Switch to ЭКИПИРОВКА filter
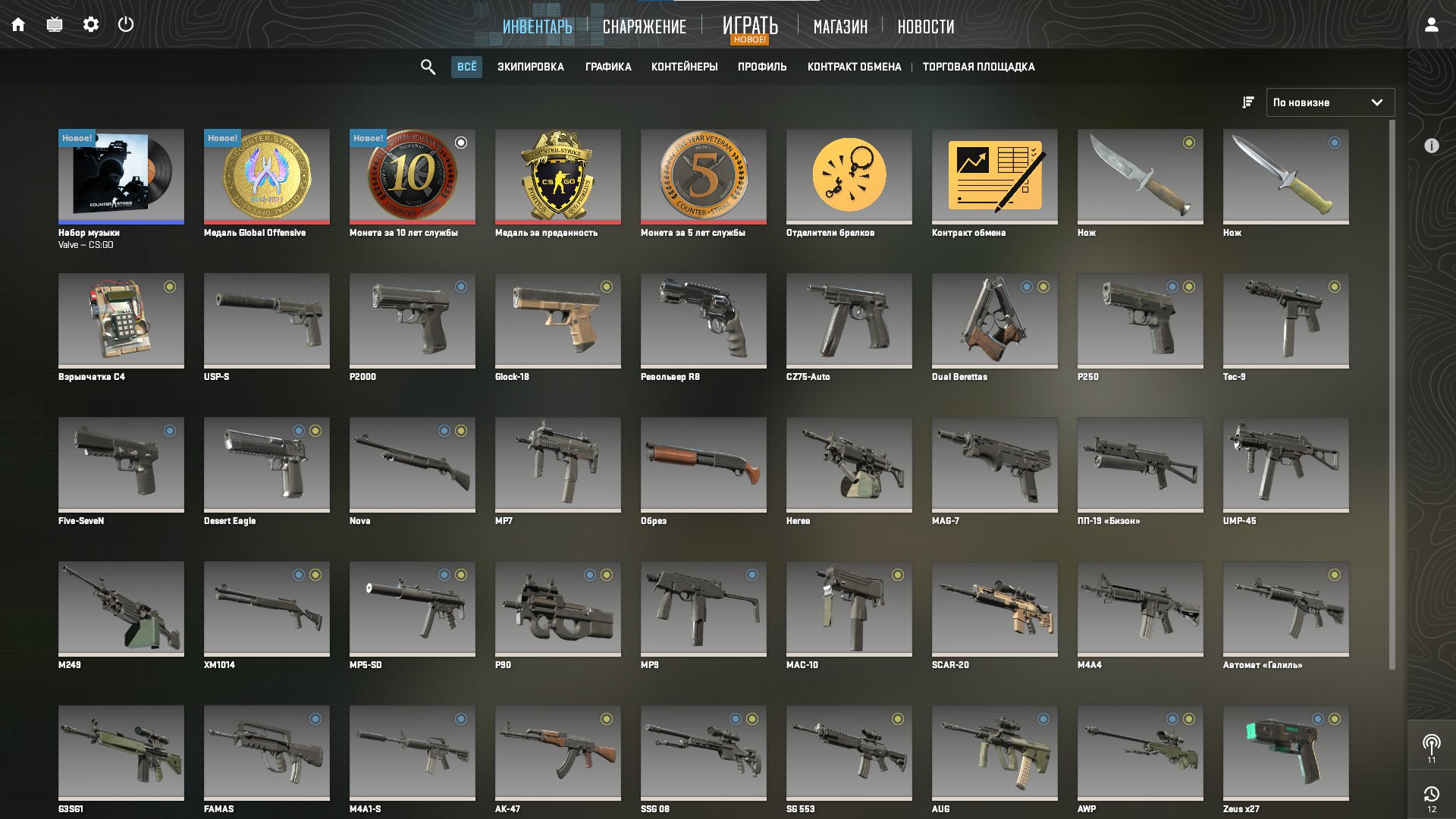 click(531, 67)
